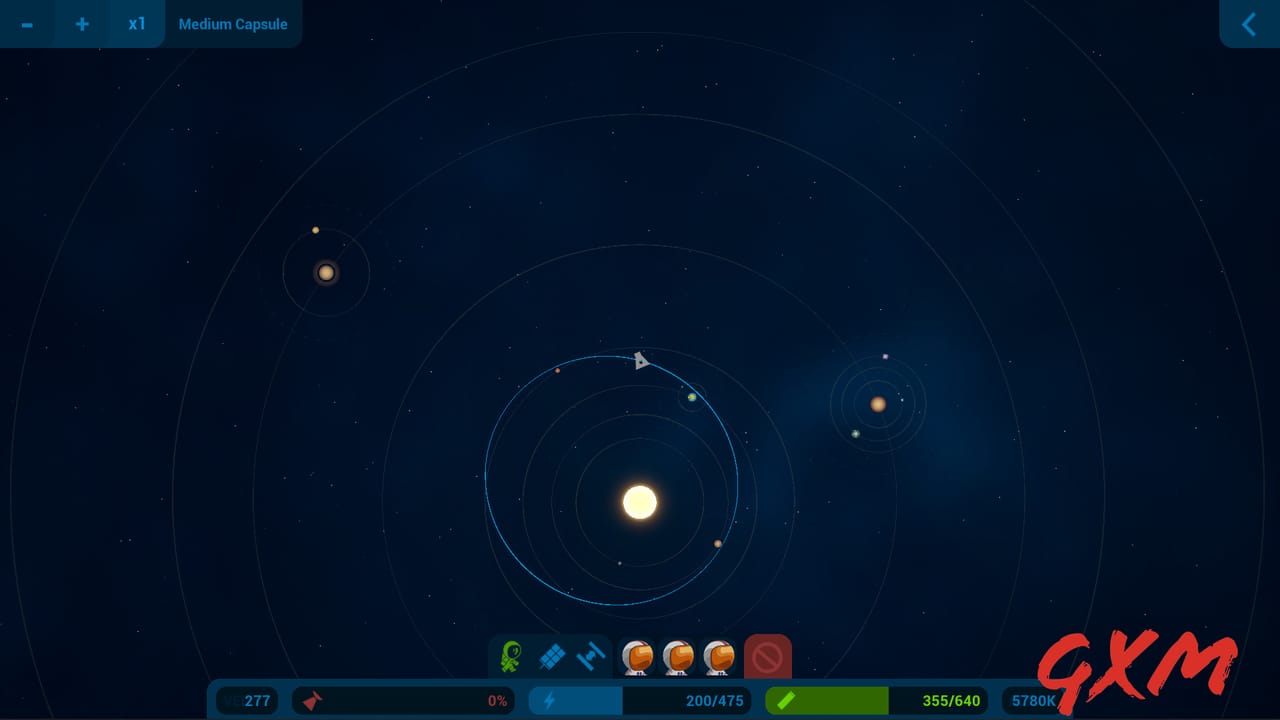Image resolution: width=1280 pixels, height=720 pixels.
Task: Click the back arrow at top right
Action: coord(1248,24)
